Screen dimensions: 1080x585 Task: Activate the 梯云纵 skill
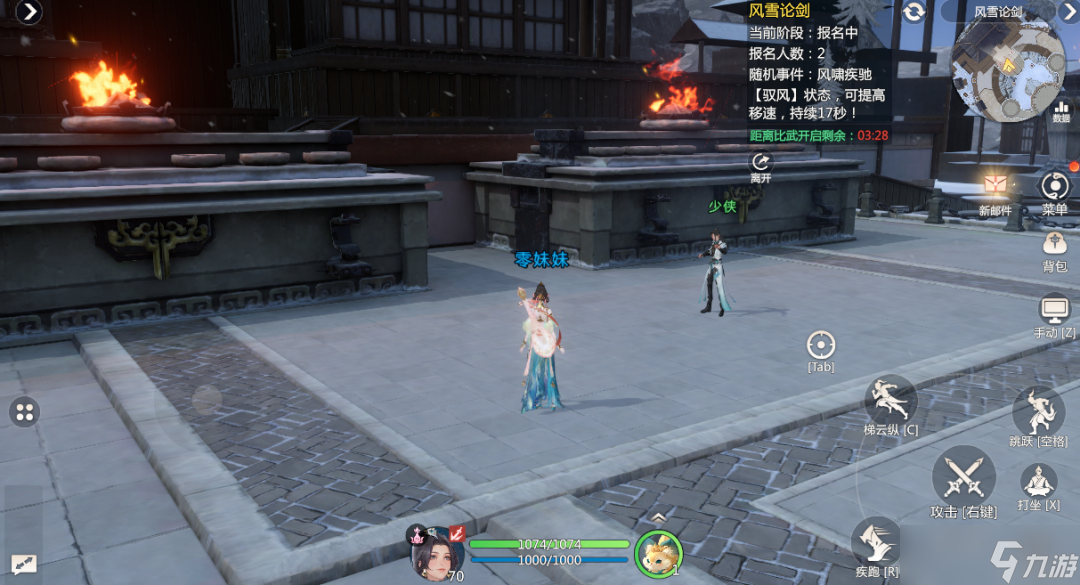click(890, 401)
